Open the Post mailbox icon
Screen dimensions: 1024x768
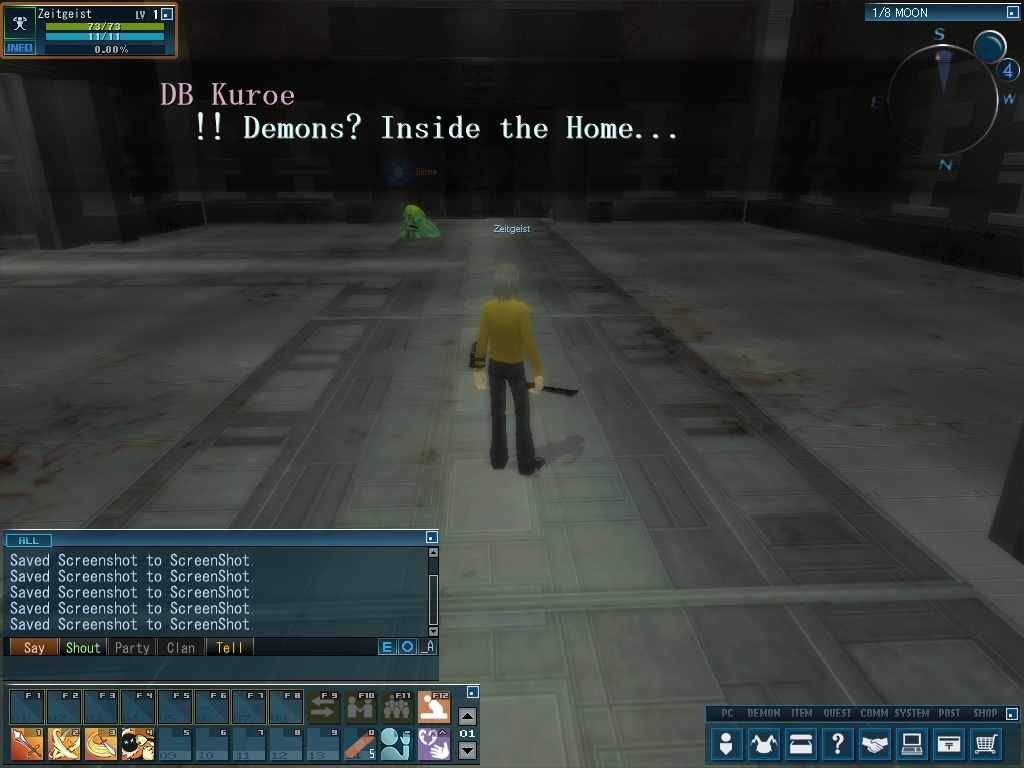[949, 744]
